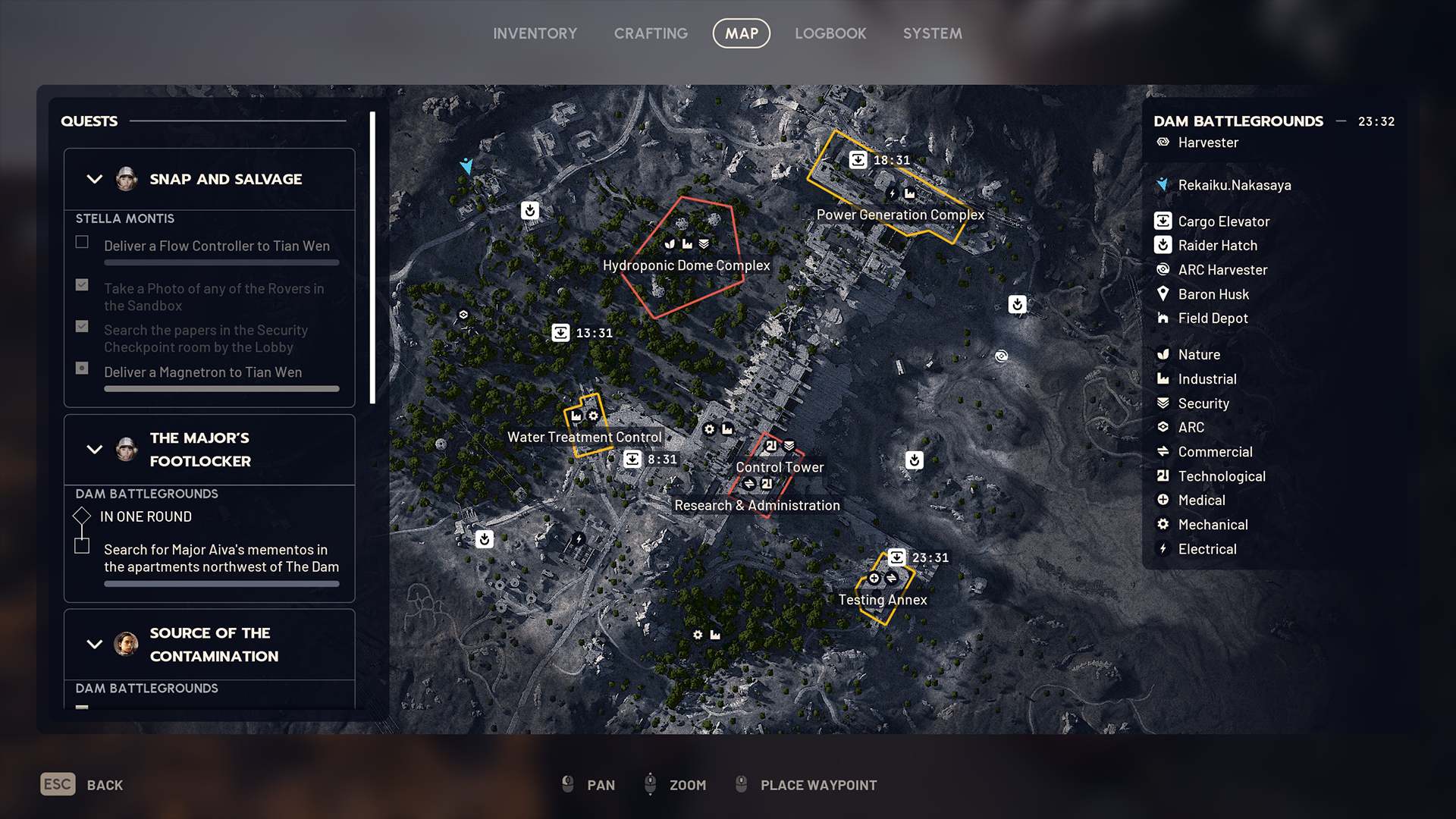Select the Map tab

[741, 33]
